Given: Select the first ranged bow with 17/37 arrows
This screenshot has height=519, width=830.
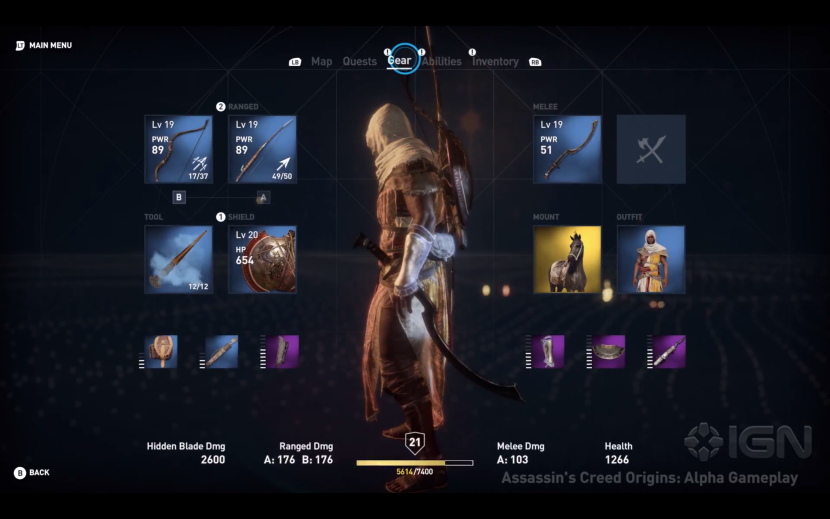Looking at the screenshot, I should (178, 149).
